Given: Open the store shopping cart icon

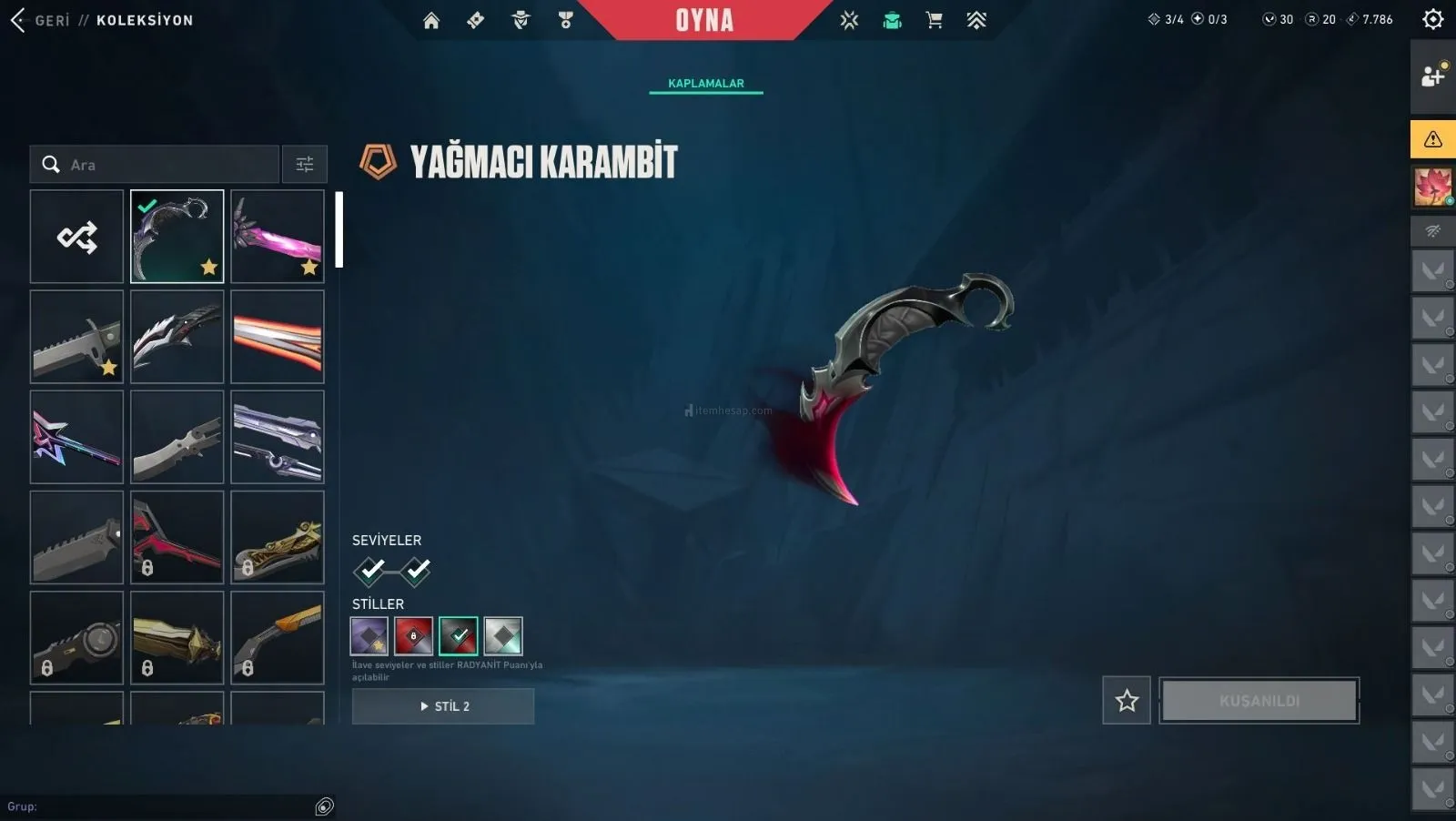Looking at the screenshot, I should click(934, 20).
